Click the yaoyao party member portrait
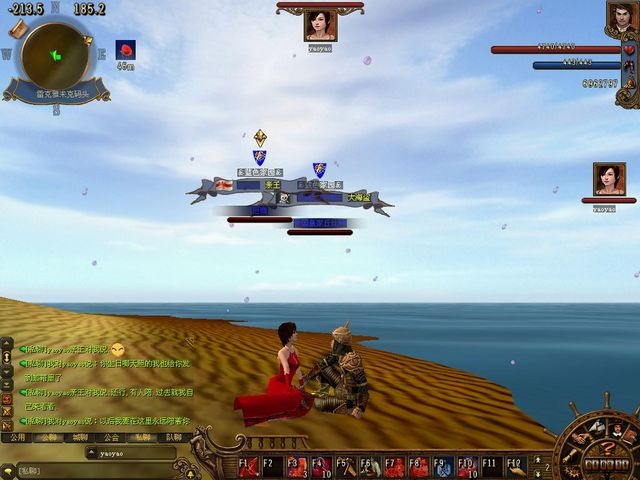This screenshot has width=640, height=480. (609, 180)
